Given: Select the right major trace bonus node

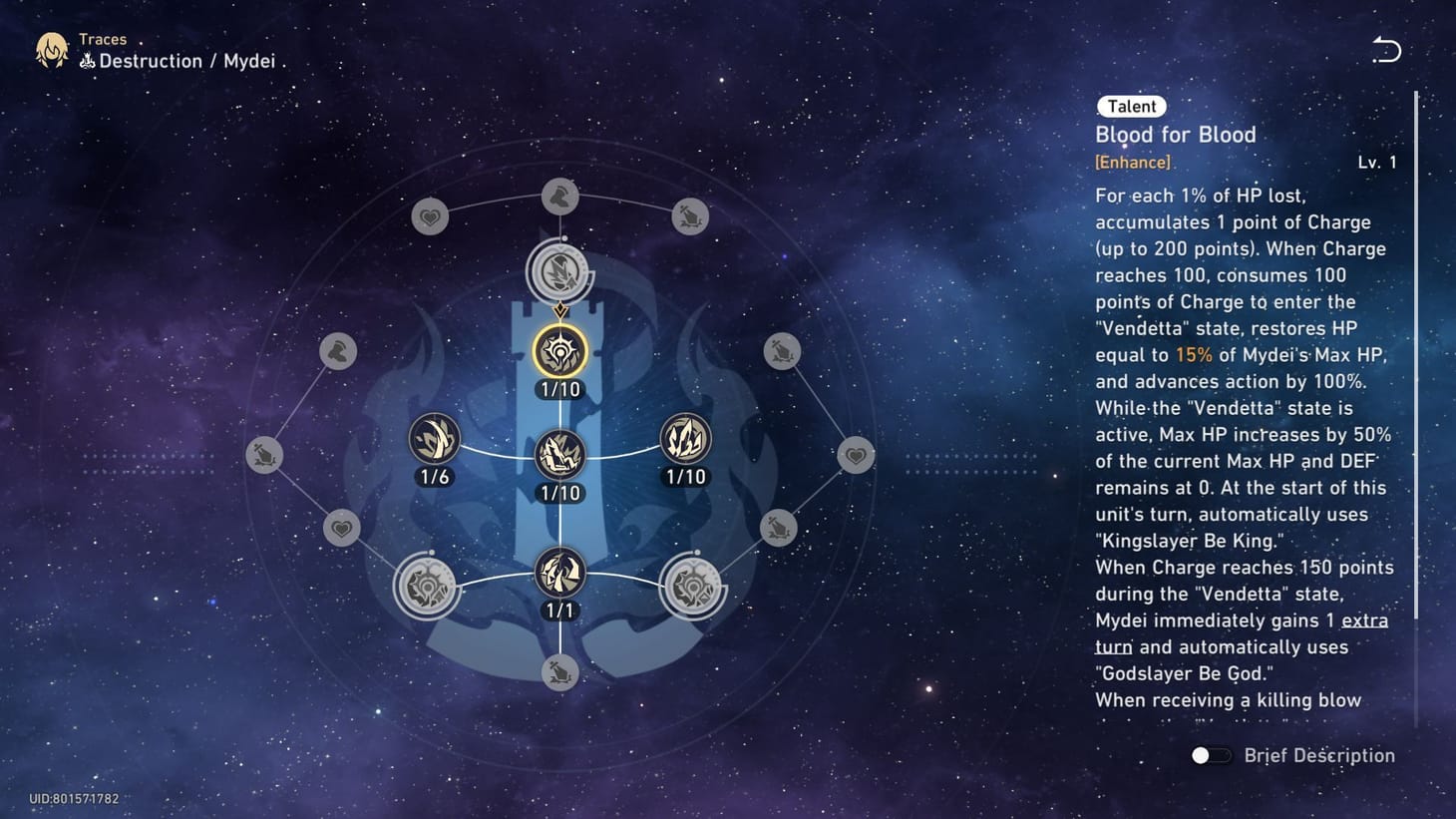Looking at the screenshot, I should [x=693, y=587].
